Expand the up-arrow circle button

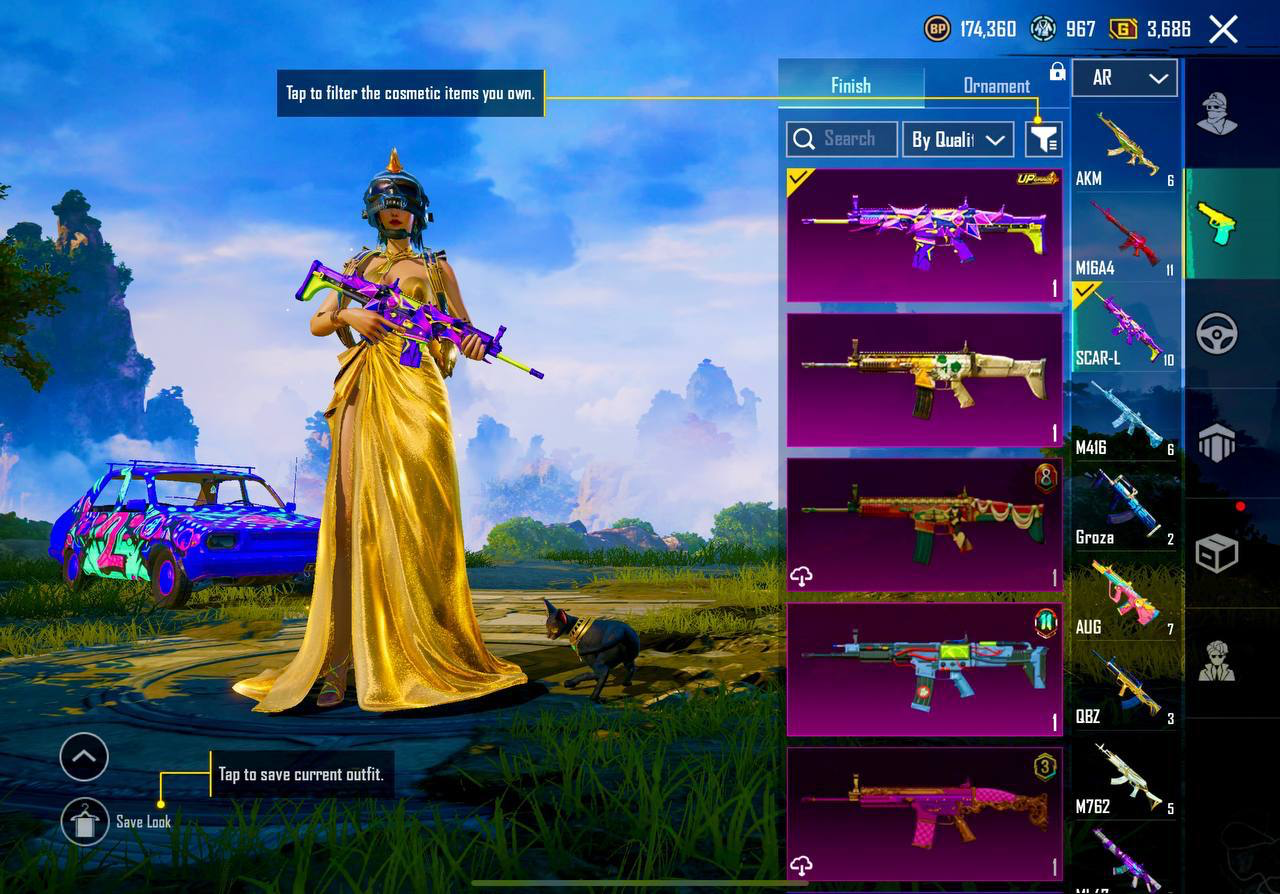(84, 757)
